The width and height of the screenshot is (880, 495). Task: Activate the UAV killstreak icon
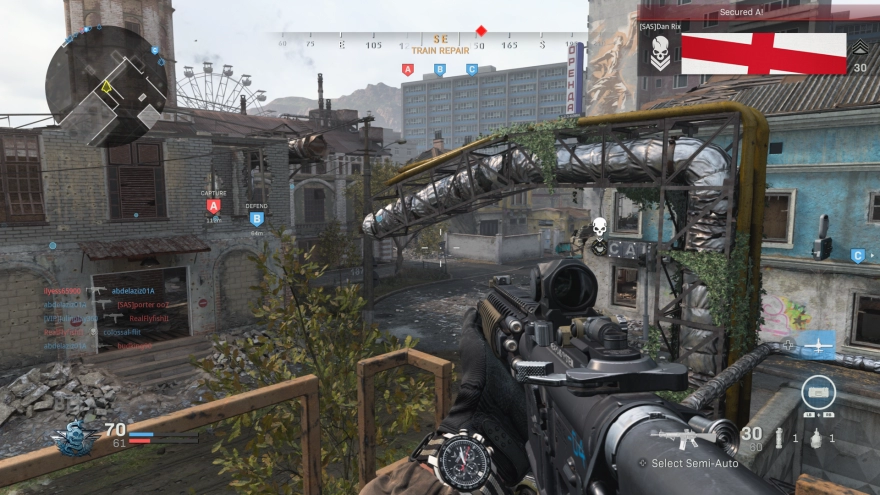(x=818, y=344)
